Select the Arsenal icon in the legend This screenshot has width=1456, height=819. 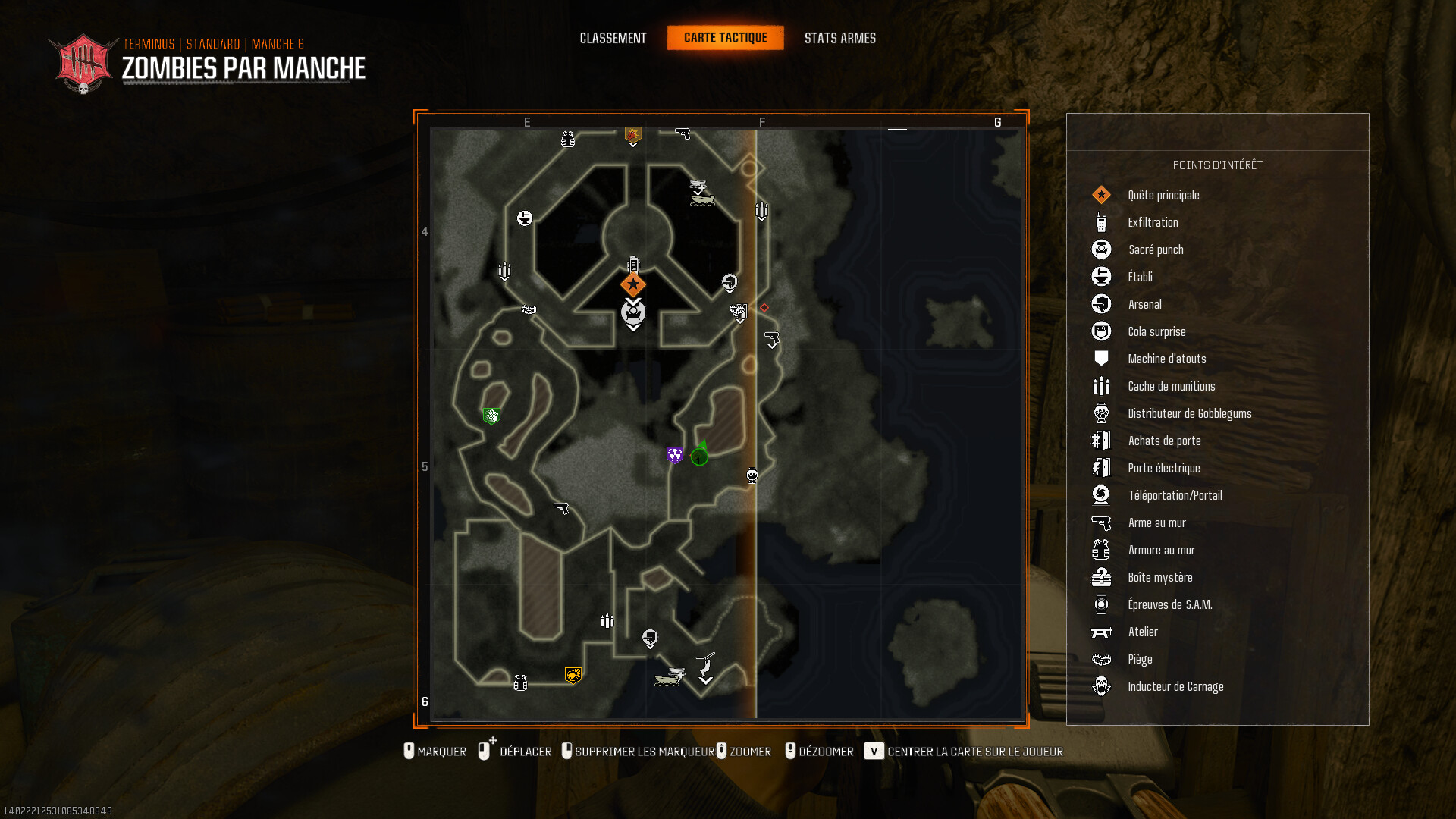1102,303
